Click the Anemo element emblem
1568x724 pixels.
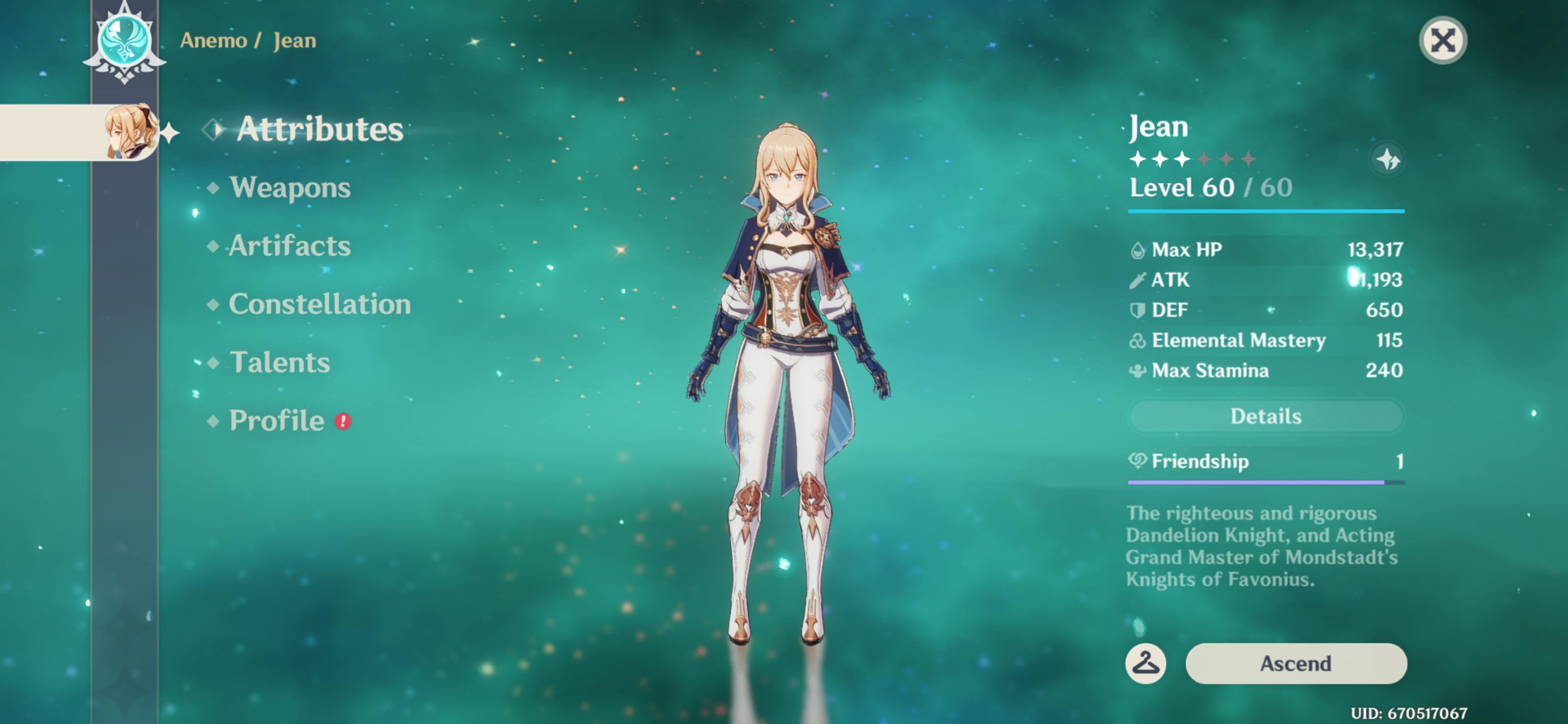click(x=125, y=41)
